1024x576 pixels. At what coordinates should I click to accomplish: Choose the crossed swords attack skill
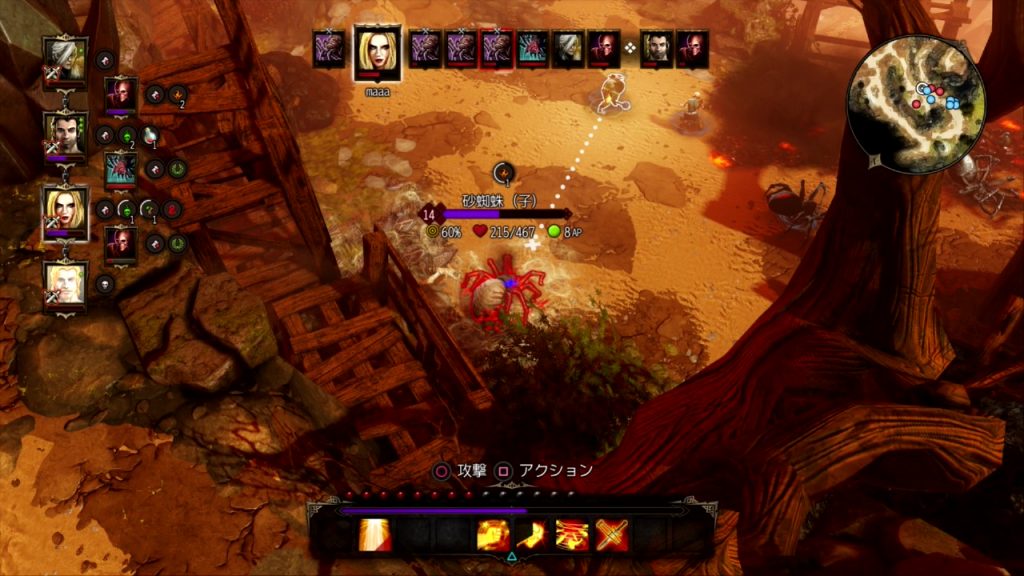click(x=611, y=536)
